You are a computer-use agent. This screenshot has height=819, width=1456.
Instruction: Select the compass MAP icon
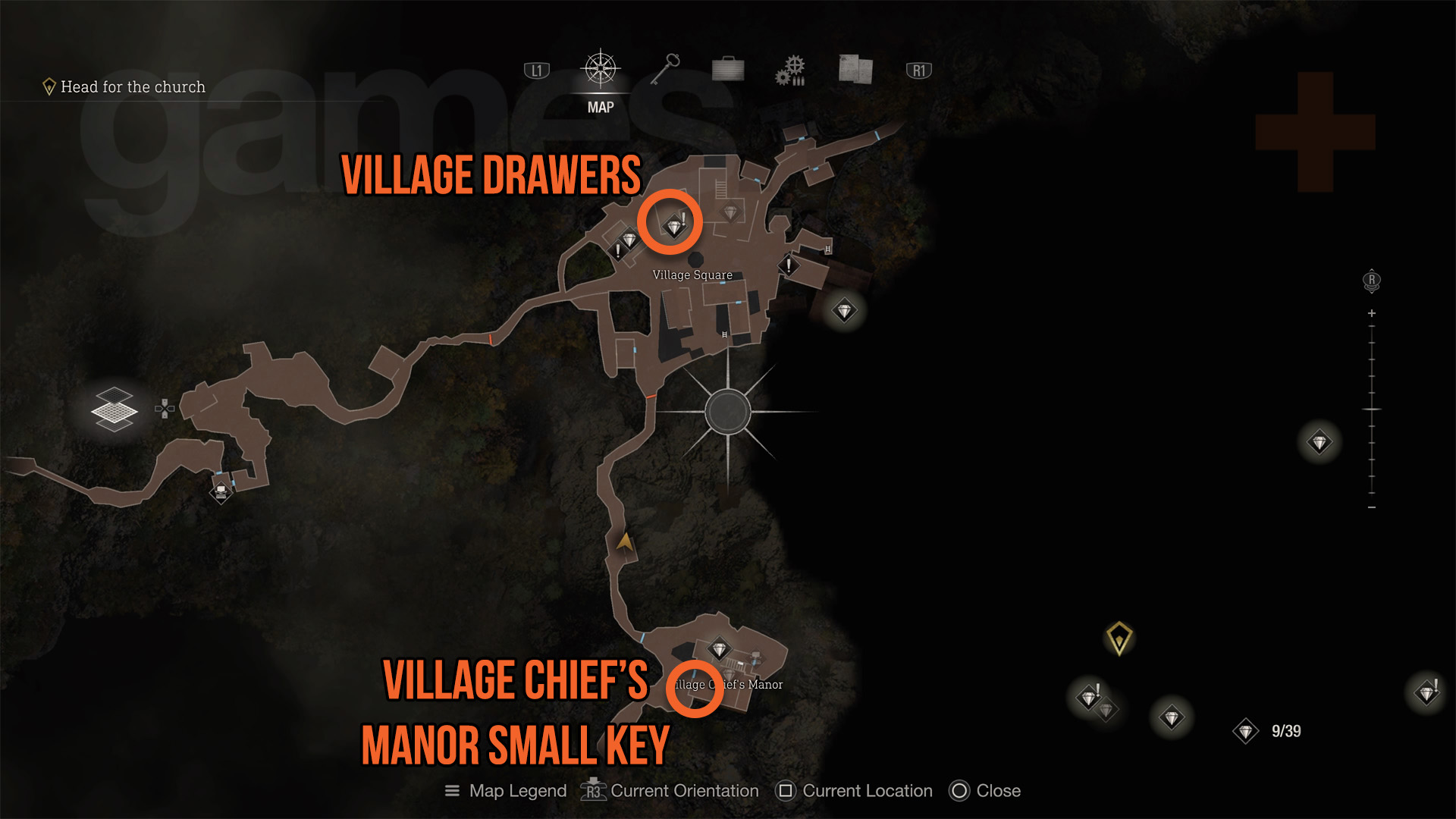(x=600, y=68)
